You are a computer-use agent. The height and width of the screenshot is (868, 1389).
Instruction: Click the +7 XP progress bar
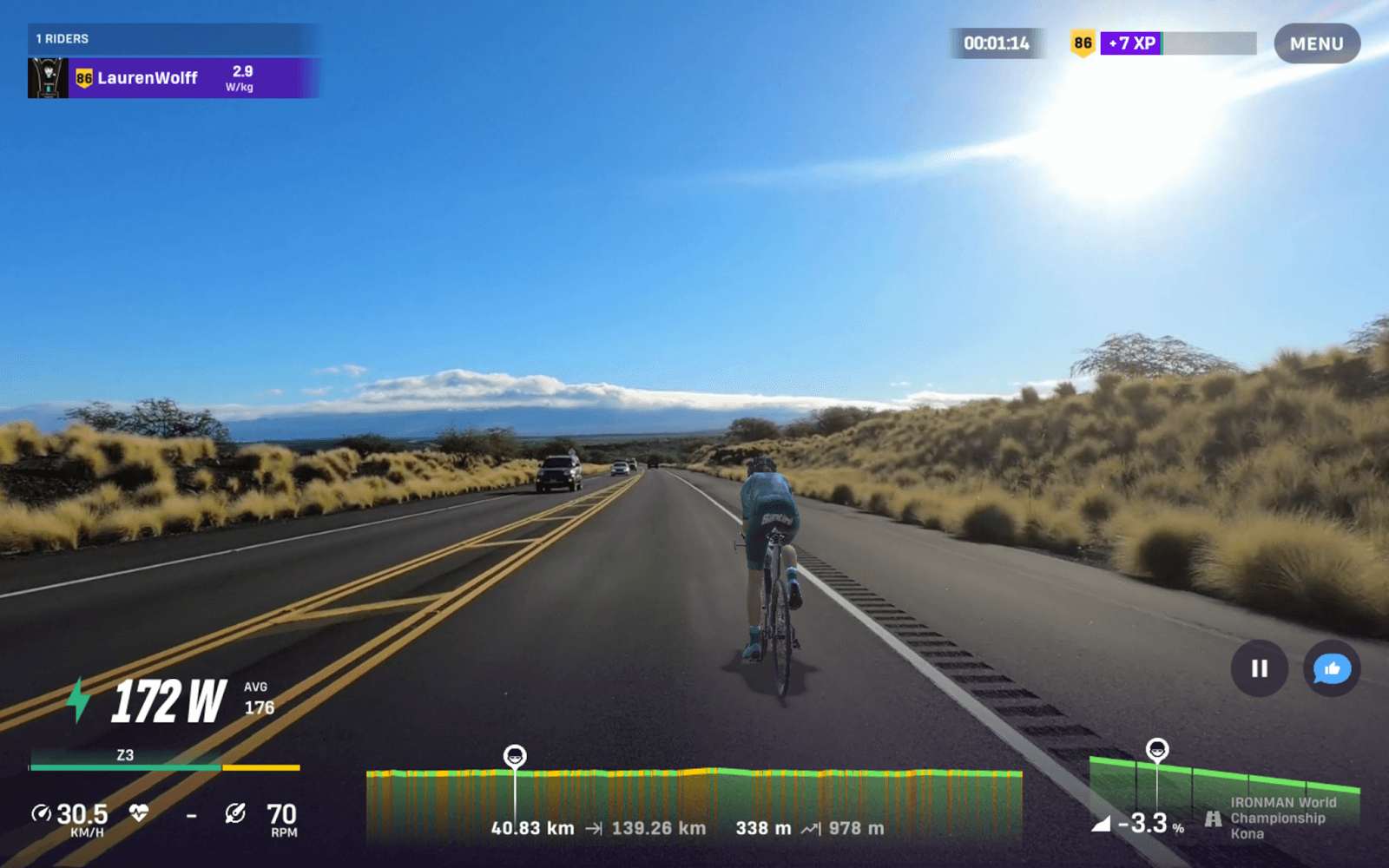[x=1176, y=41]
